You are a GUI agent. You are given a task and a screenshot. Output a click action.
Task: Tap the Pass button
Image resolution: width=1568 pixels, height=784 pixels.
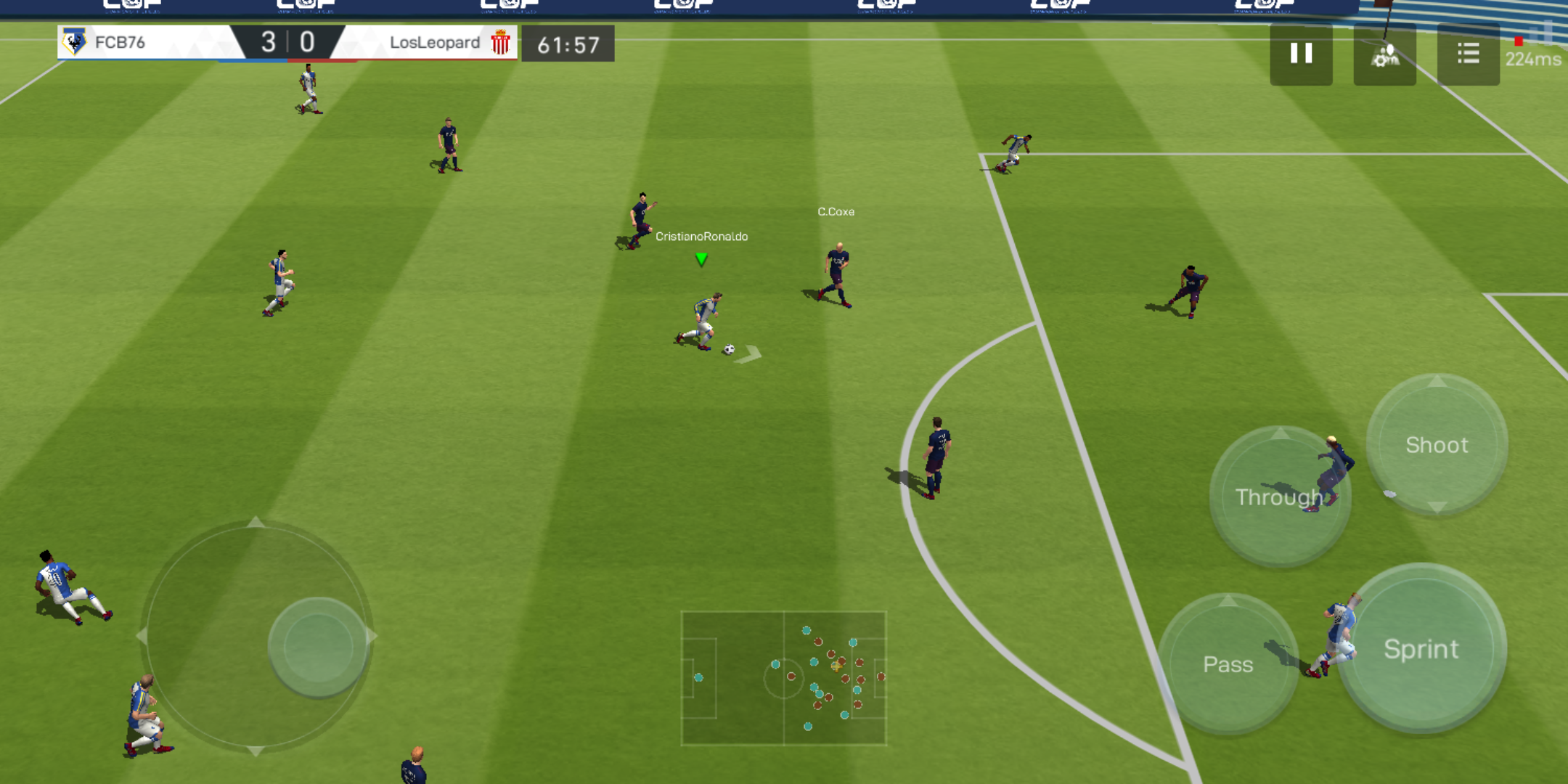(x=1228, y=663)
